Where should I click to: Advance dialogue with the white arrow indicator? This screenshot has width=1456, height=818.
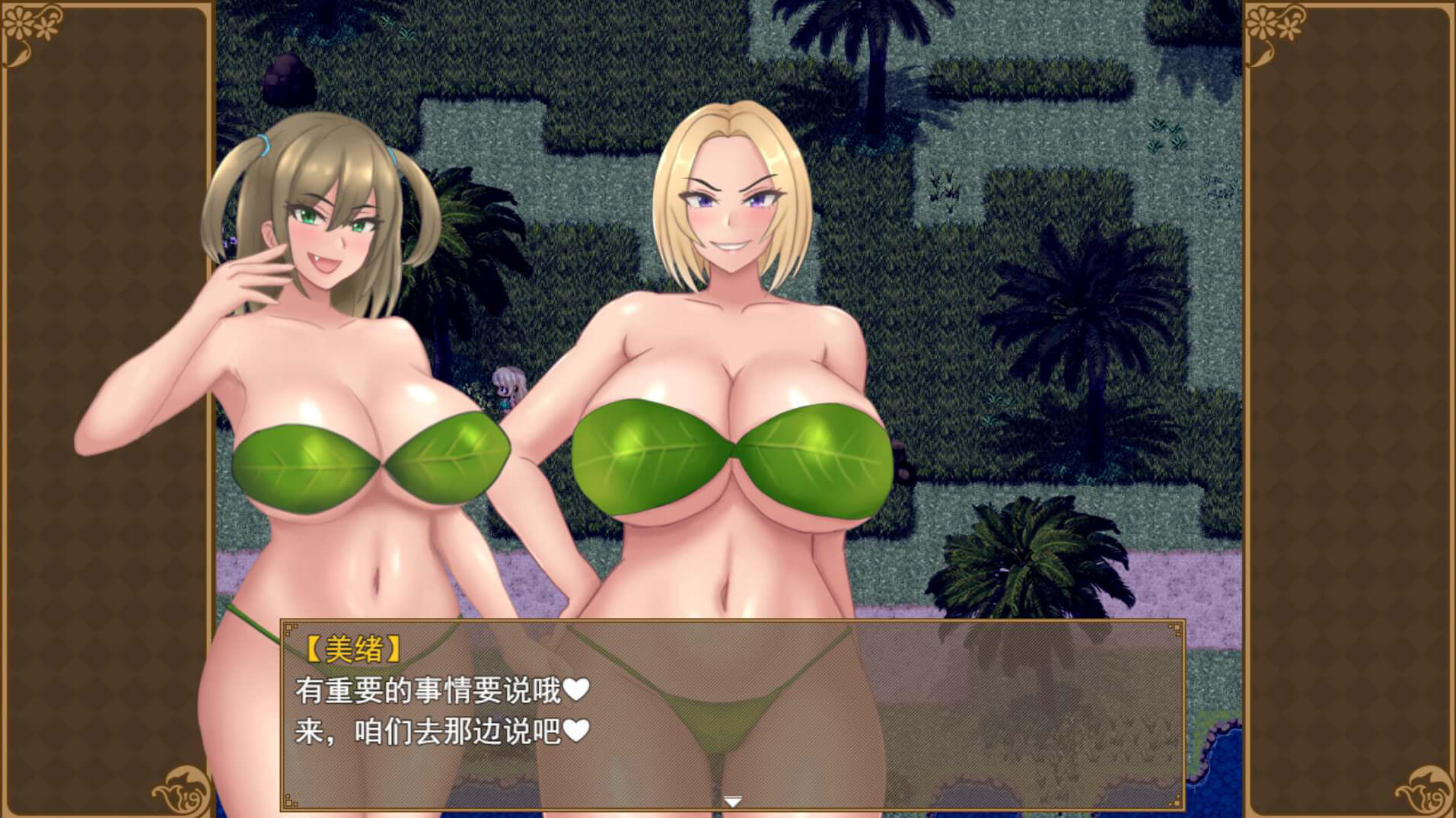732,801
